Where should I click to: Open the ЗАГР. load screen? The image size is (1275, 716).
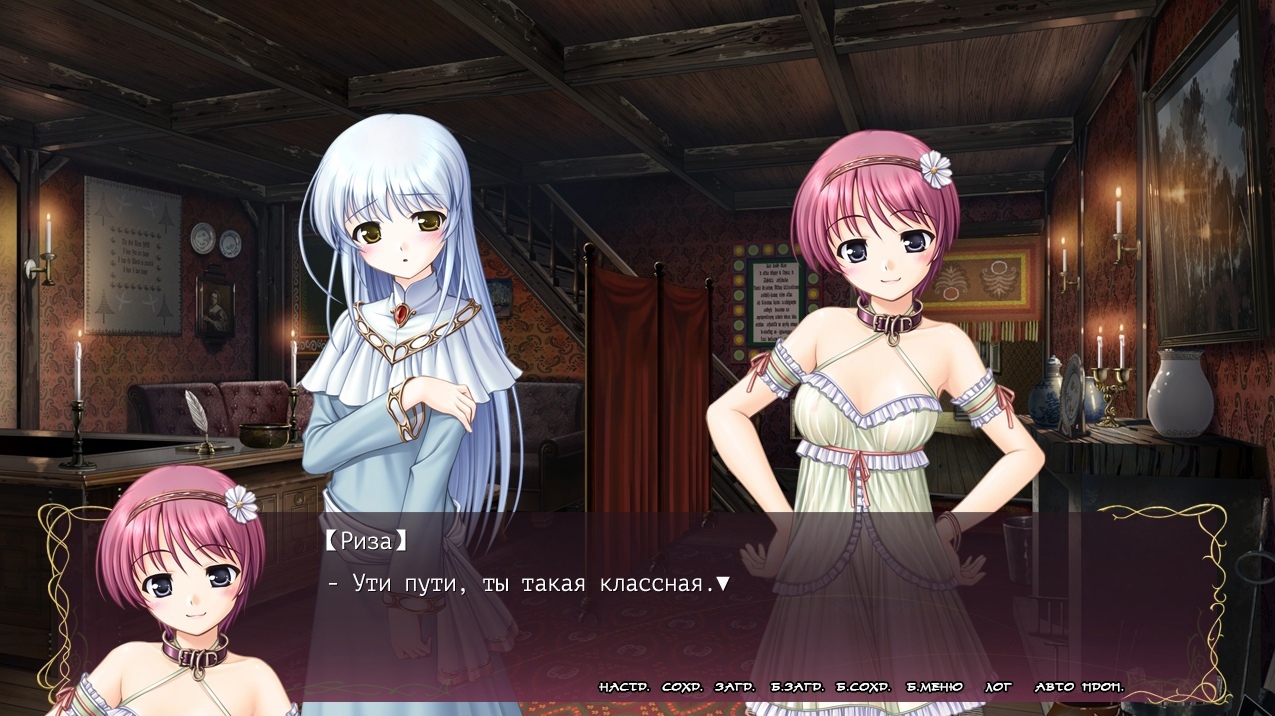pyautogui.click(x=735, y=687)
